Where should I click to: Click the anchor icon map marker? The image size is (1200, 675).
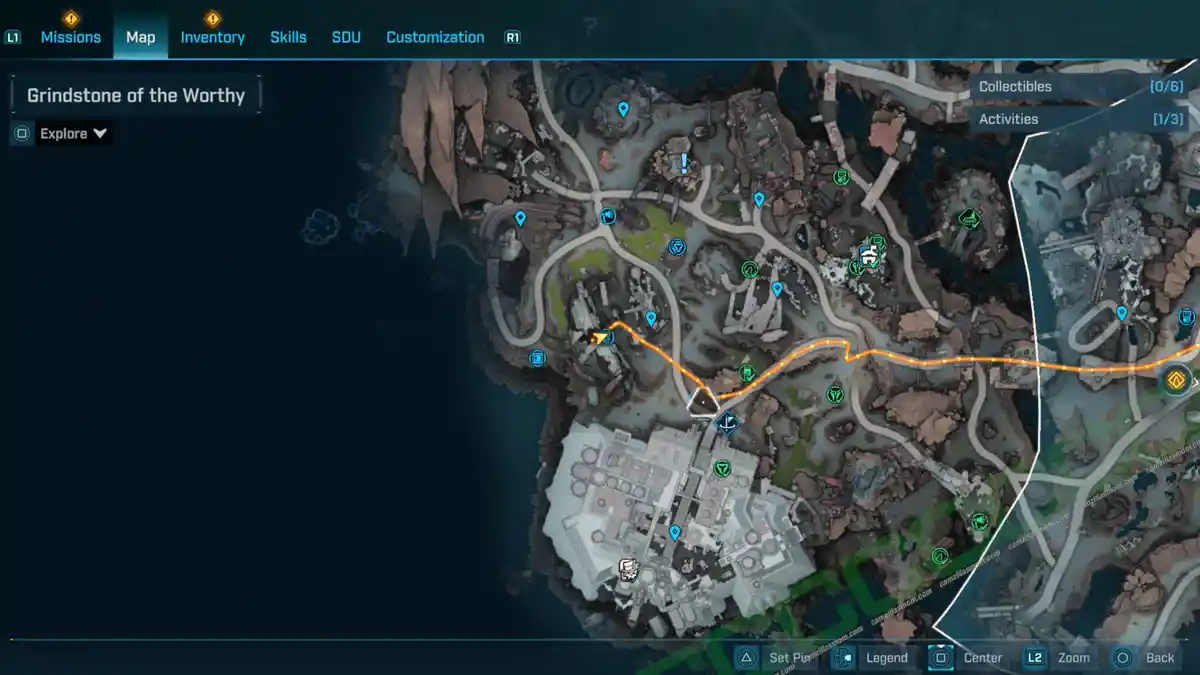[x=729, y=423]
